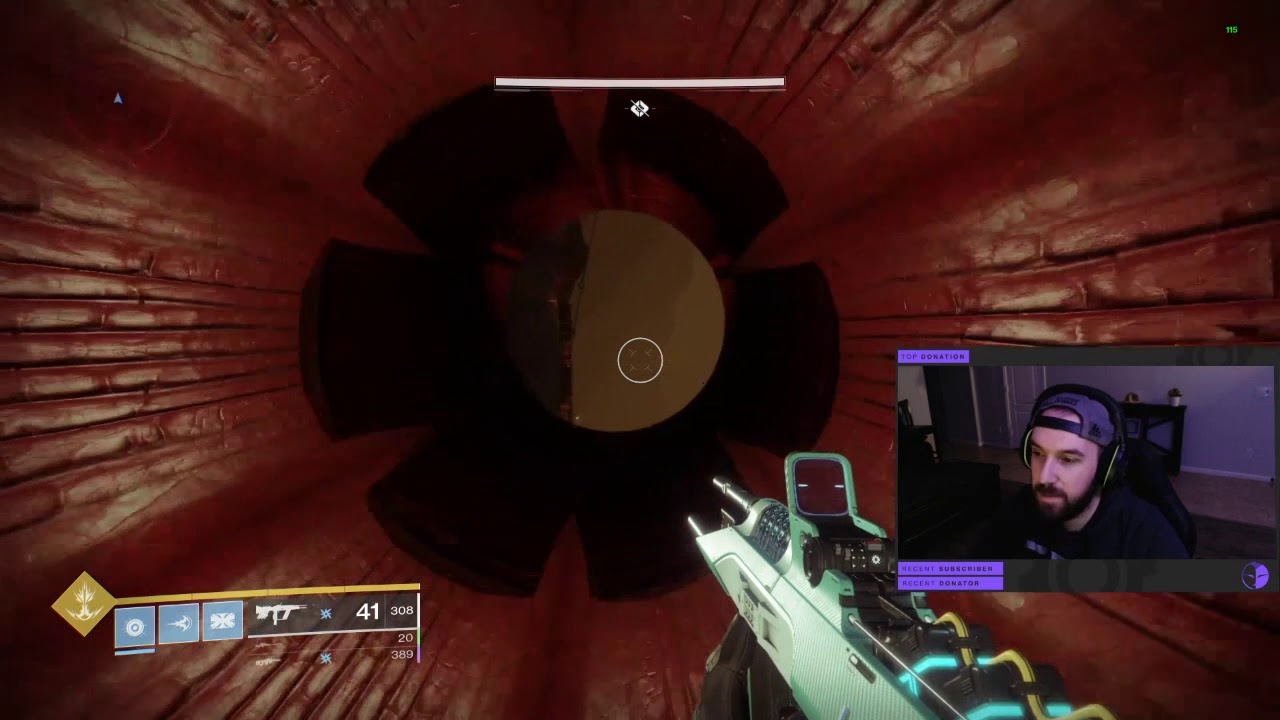The image size is (1280, 720).
Task: Click the Recent Subscriber label
Action: [949, 568]
